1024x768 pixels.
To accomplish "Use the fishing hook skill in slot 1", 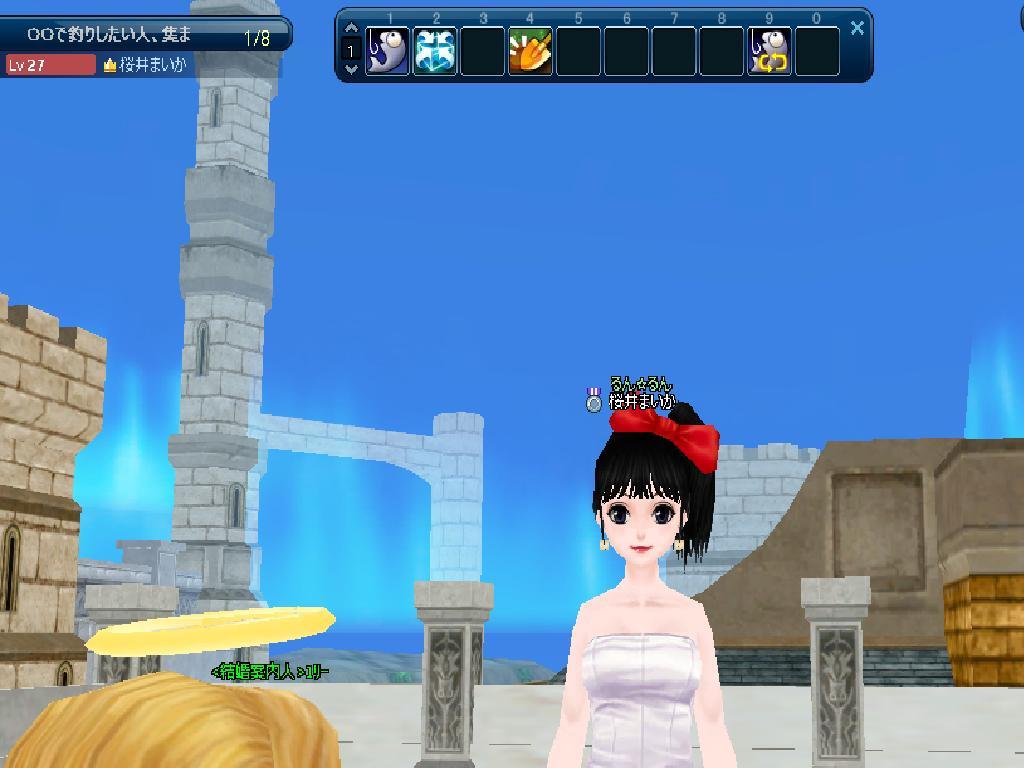I will pyautogui.click(x=387, y=51).
